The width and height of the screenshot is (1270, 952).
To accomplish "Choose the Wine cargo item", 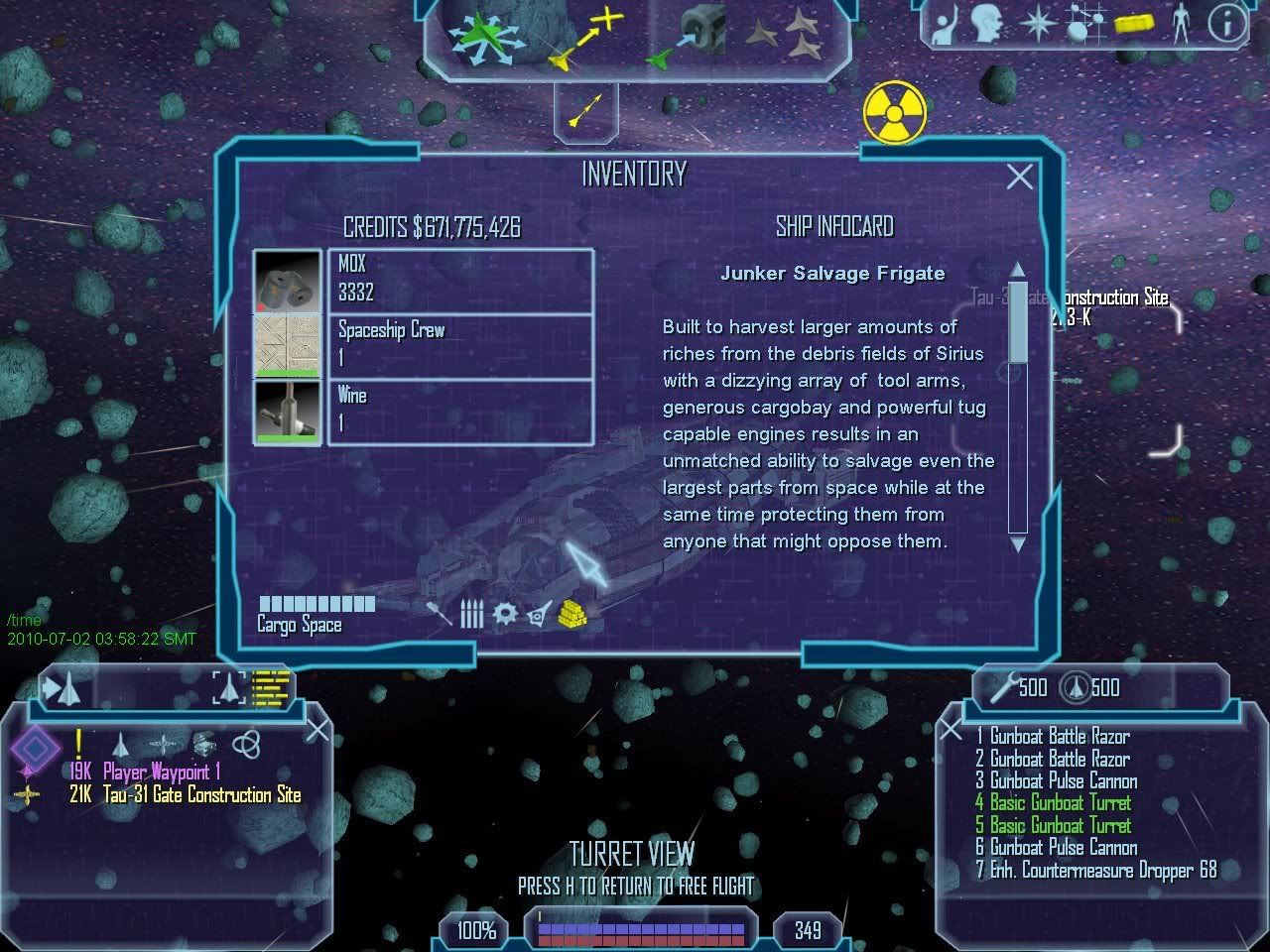I will coord(460,411).
